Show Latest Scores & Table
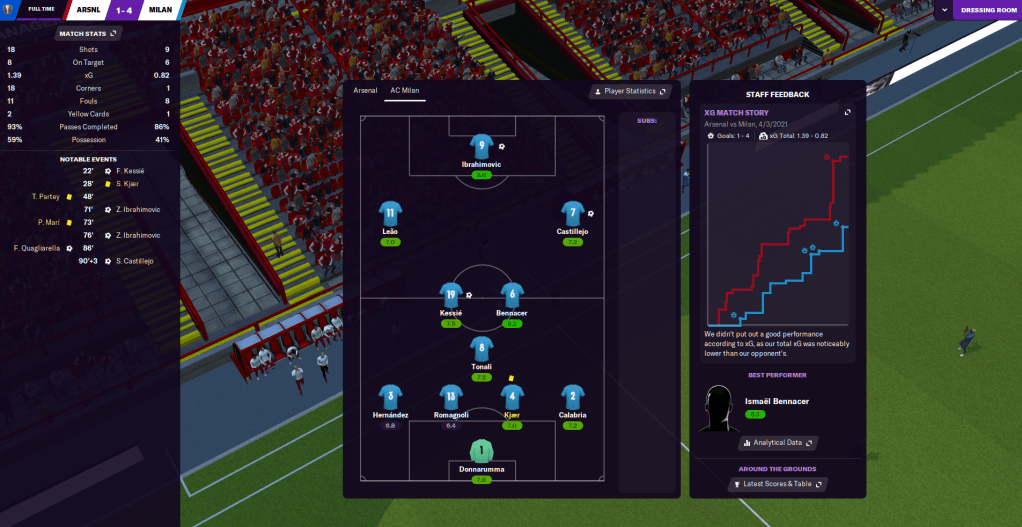 (x=778, y=484)
